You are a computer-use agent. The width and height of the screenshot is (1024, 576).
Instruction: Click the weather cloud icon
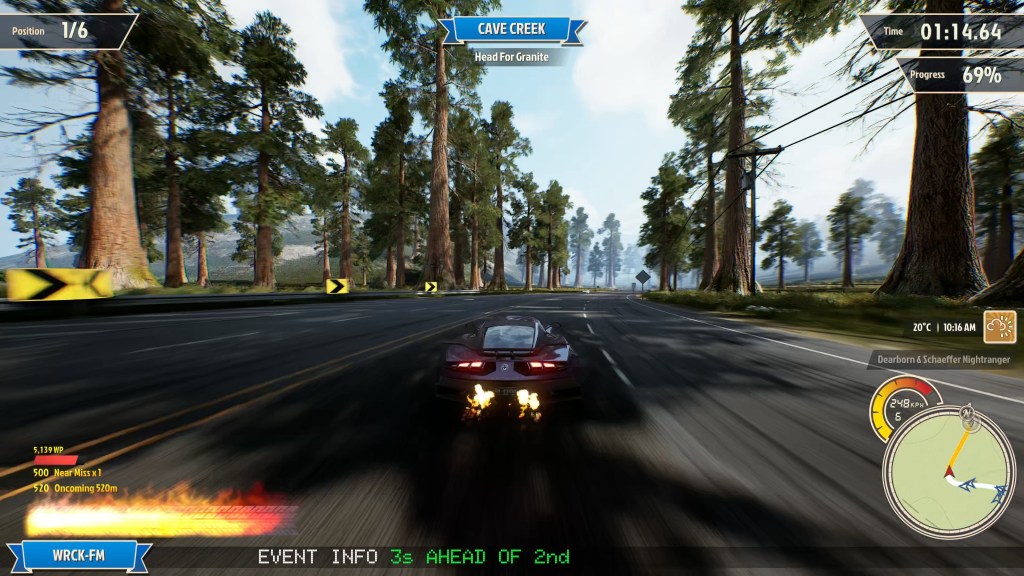click(x=999, y=327)
